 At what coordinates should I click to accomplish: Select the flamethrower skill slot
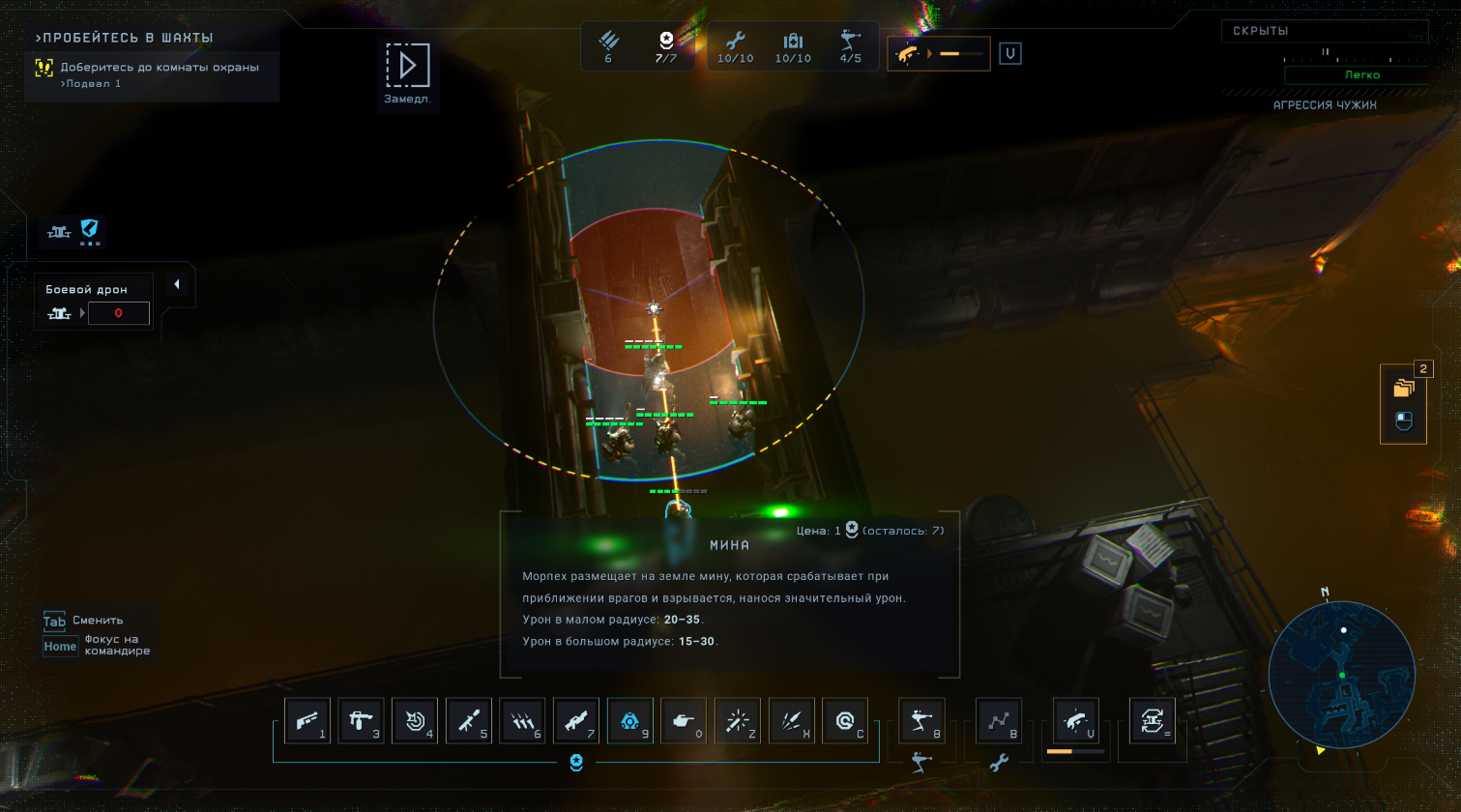[361, 721]
